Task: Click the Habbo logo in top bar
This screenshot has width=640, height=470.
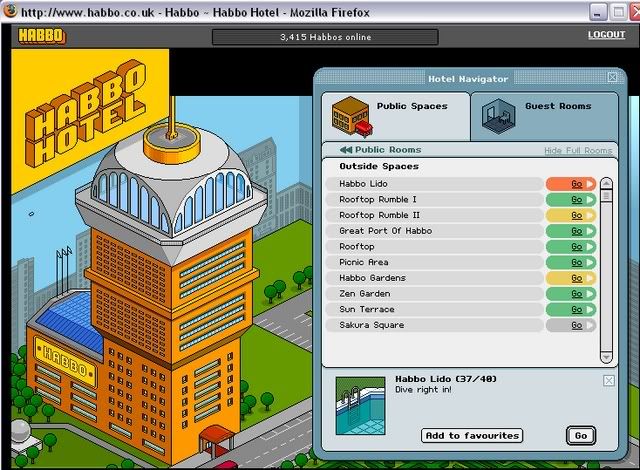Action: [41, 36]
